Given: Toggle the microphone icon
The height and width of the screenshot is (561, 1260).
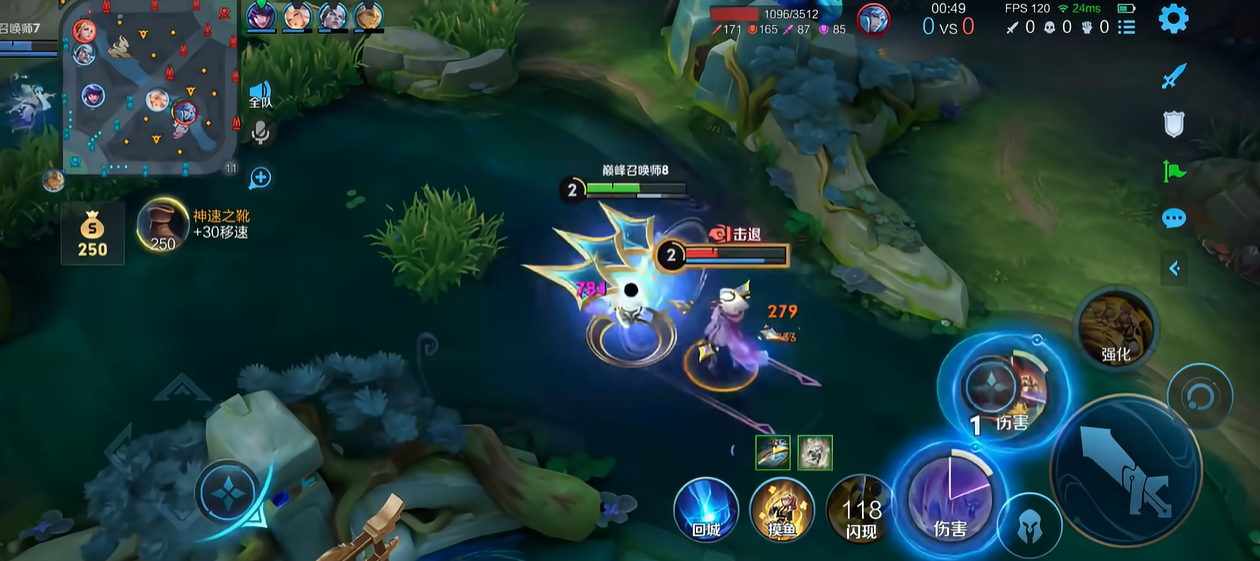Looking at the screenshot, I should [x=260, y=132].
